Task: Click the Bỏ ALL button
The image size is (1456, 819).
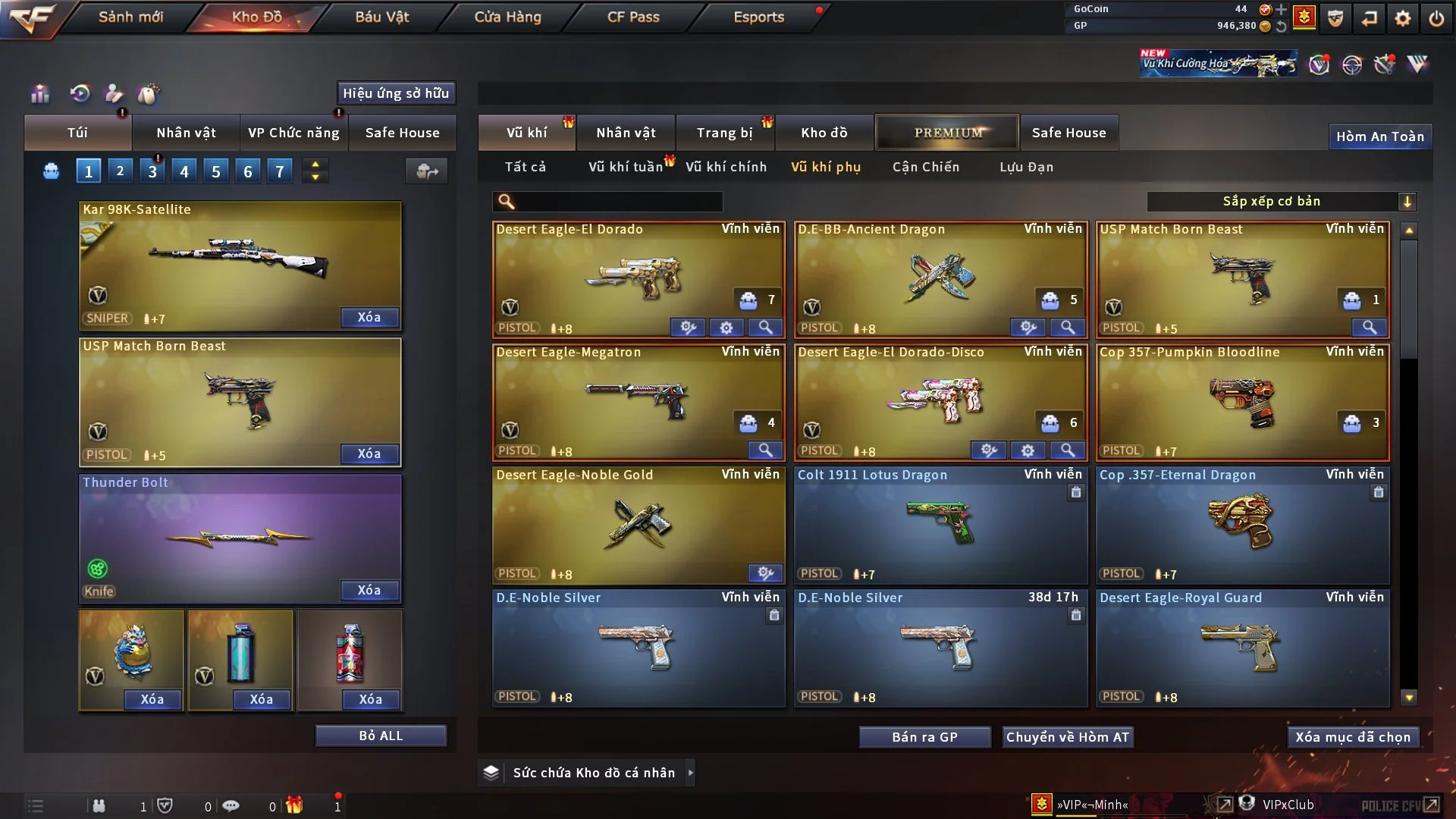Action: point(381,736)
